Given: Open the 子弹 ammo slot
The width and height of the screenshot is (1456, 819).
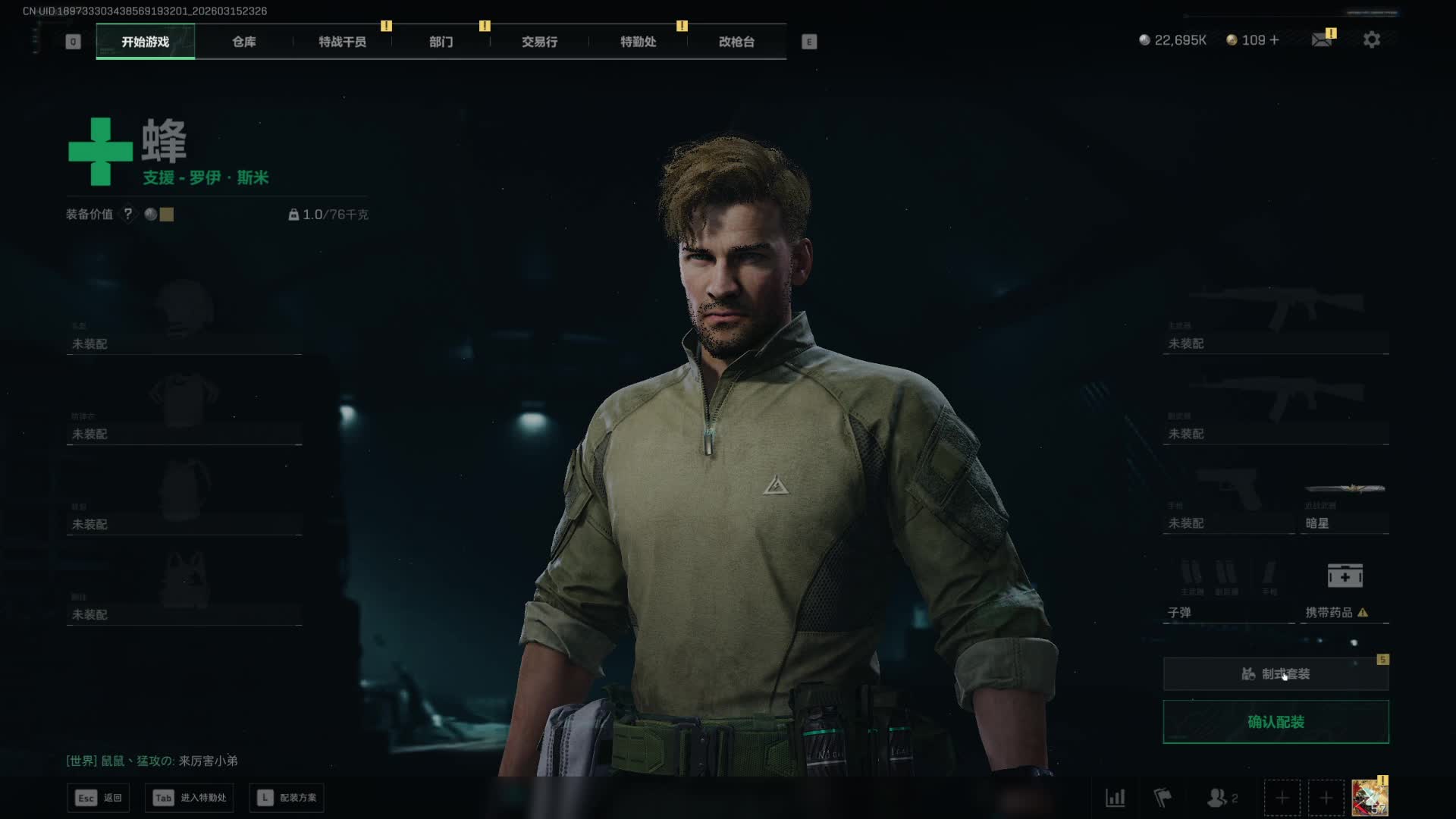Looking at the screenshot, I should coord(1228,591).
